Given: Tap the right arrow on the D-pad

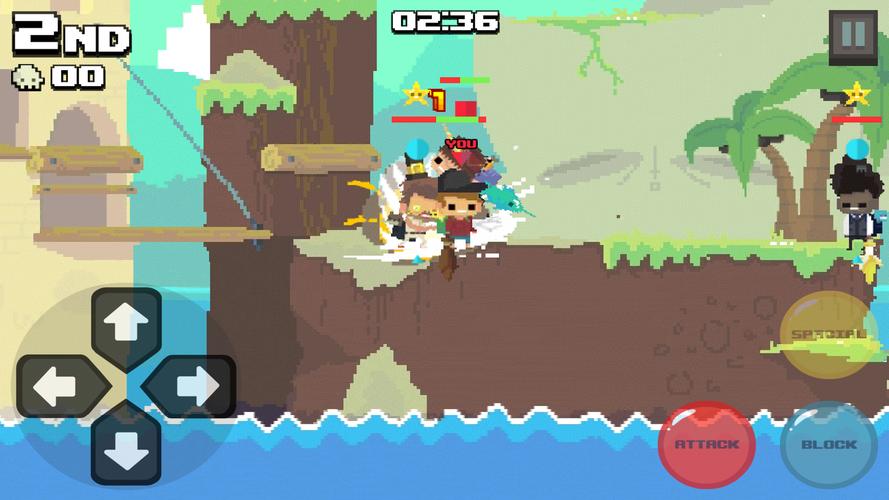Looking at the screenshot, I should 191,385.
